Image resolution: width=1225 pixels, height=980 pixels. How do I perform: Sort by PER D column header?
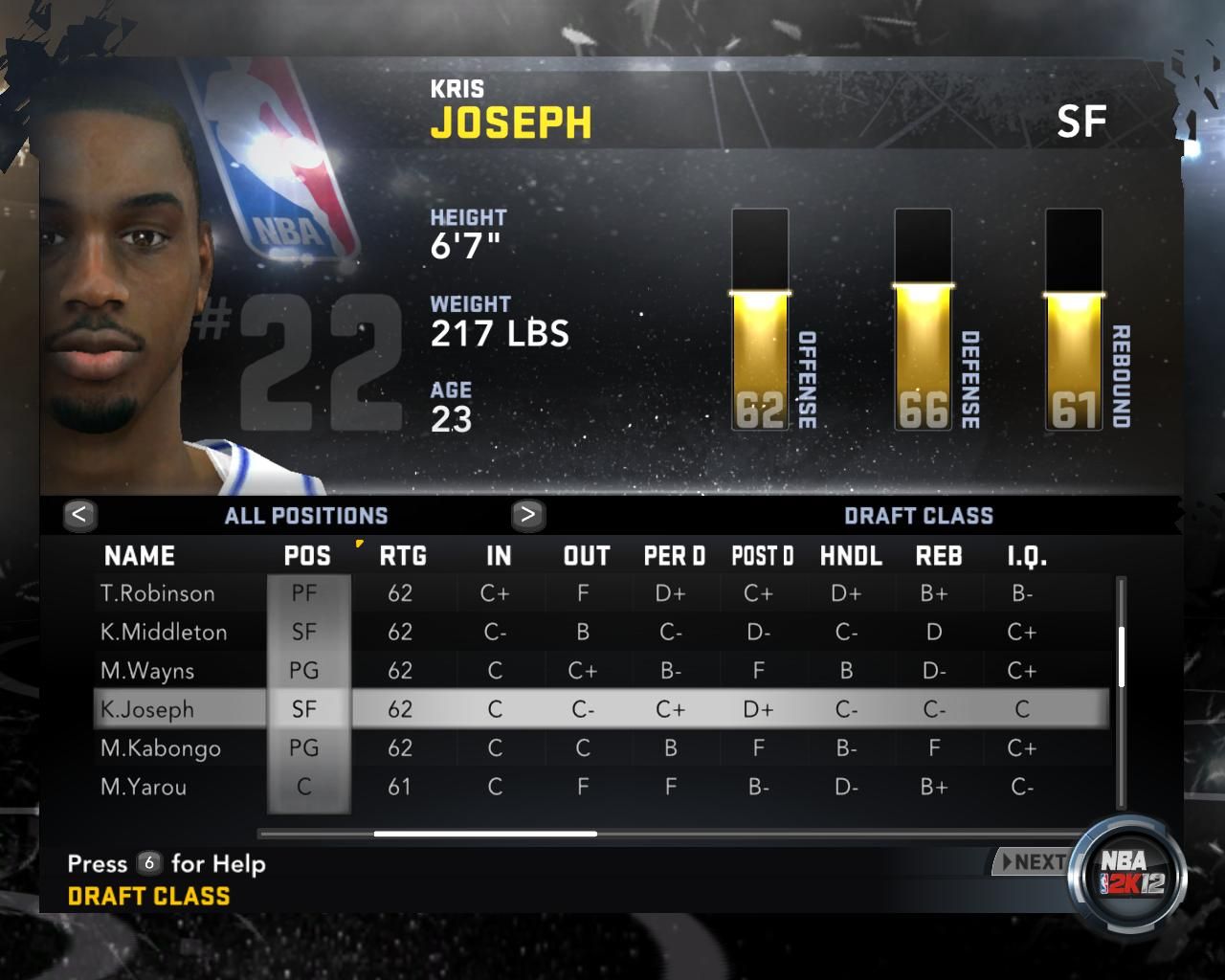[x=674, y=556]
